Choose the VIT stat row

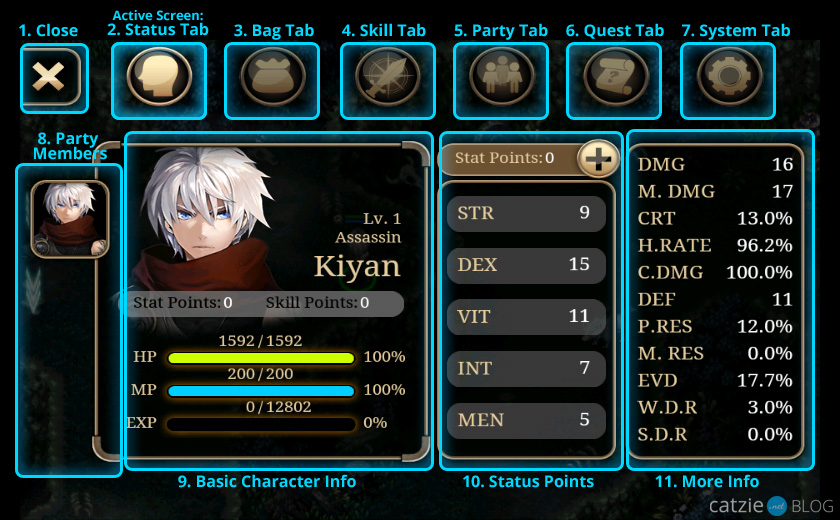pos(525,316)
